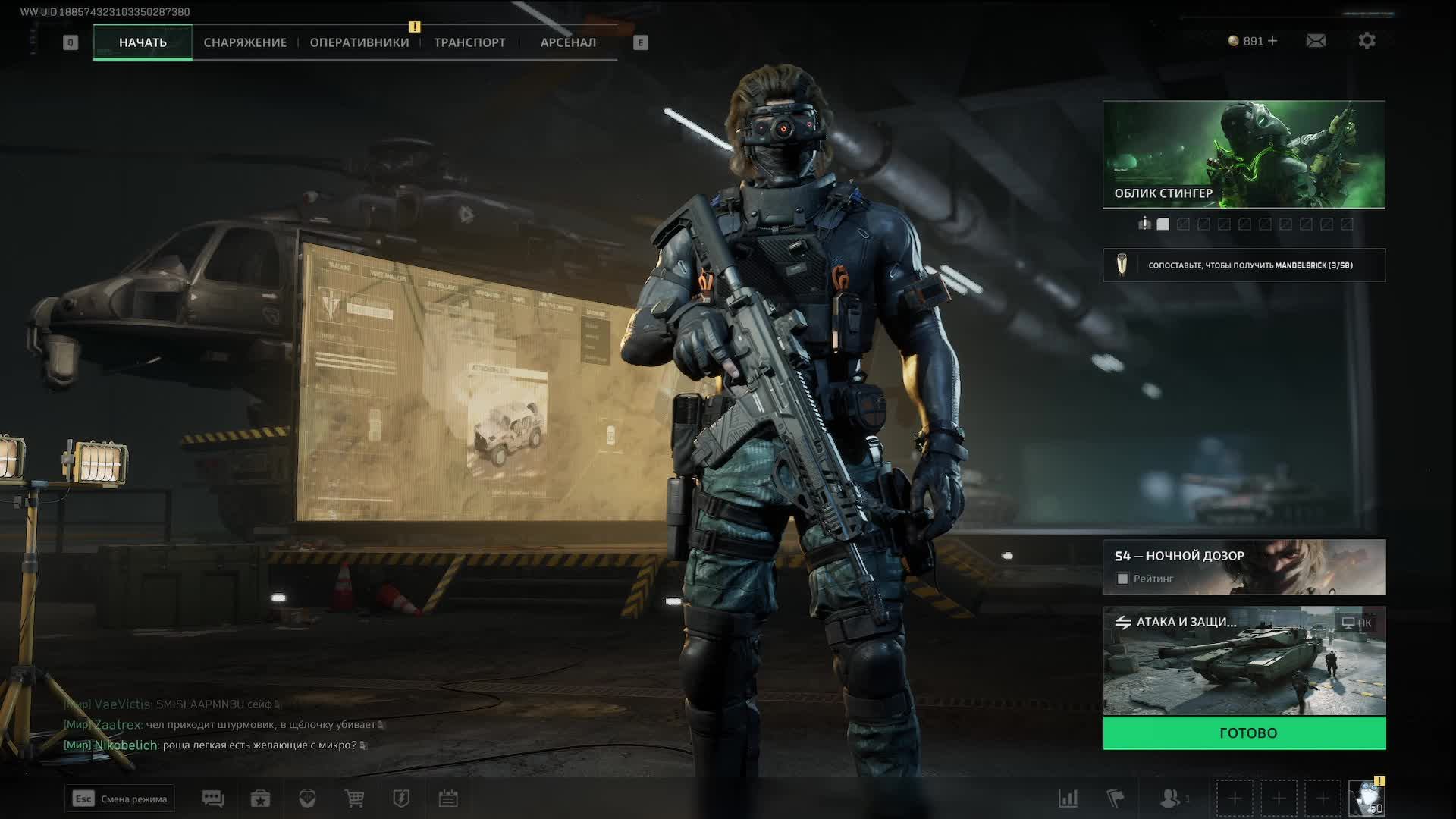Open the Облик Стингер promo banner
Image resolution: width=1456 pixels, height=819 pixels.
point(1244,154)
